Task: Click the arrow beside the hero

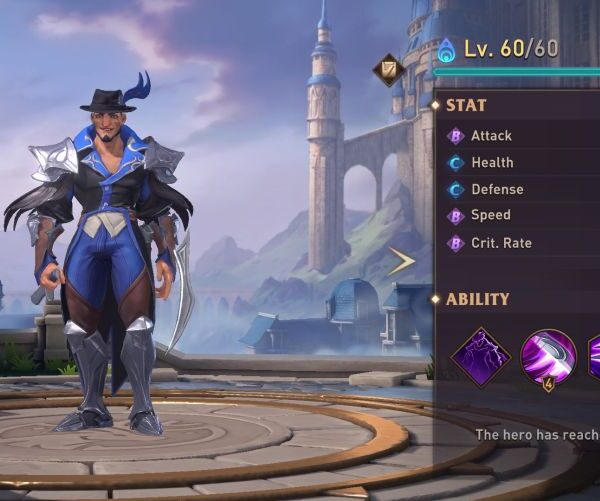Action: [402, 261]
